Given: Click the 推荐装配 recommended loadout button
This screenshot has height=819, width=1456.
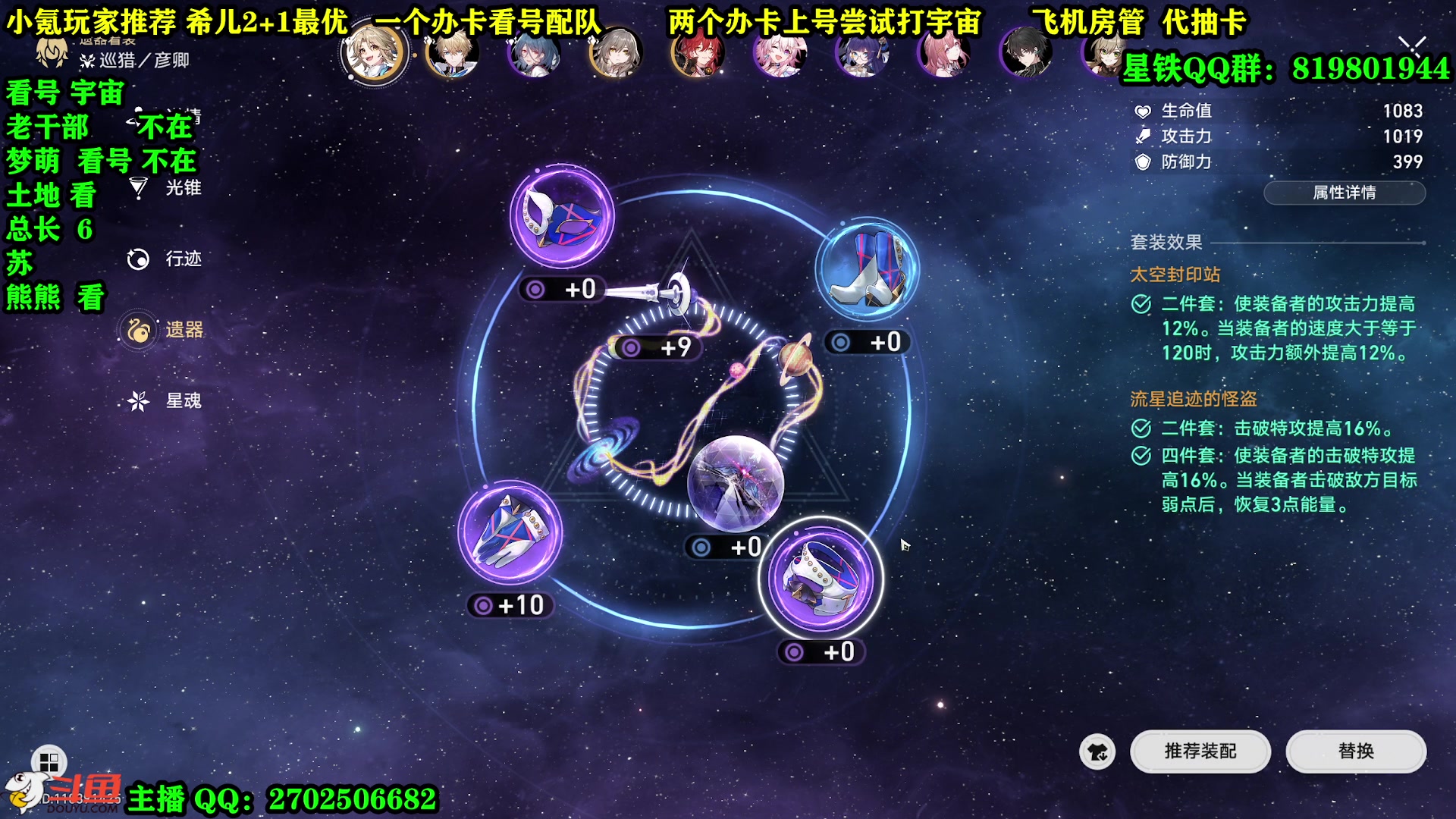Looking at the screenshot, I should (x=1200, y=751).
